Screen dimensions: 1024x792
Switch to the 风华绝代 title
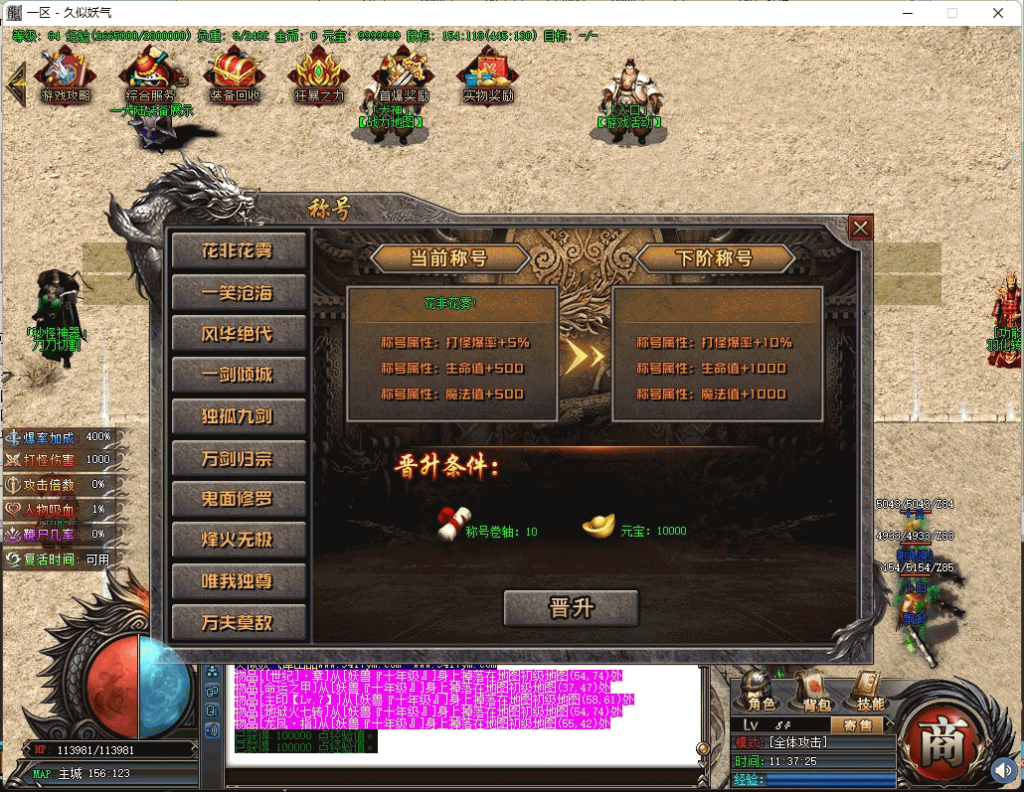click(x=238, y=333)
